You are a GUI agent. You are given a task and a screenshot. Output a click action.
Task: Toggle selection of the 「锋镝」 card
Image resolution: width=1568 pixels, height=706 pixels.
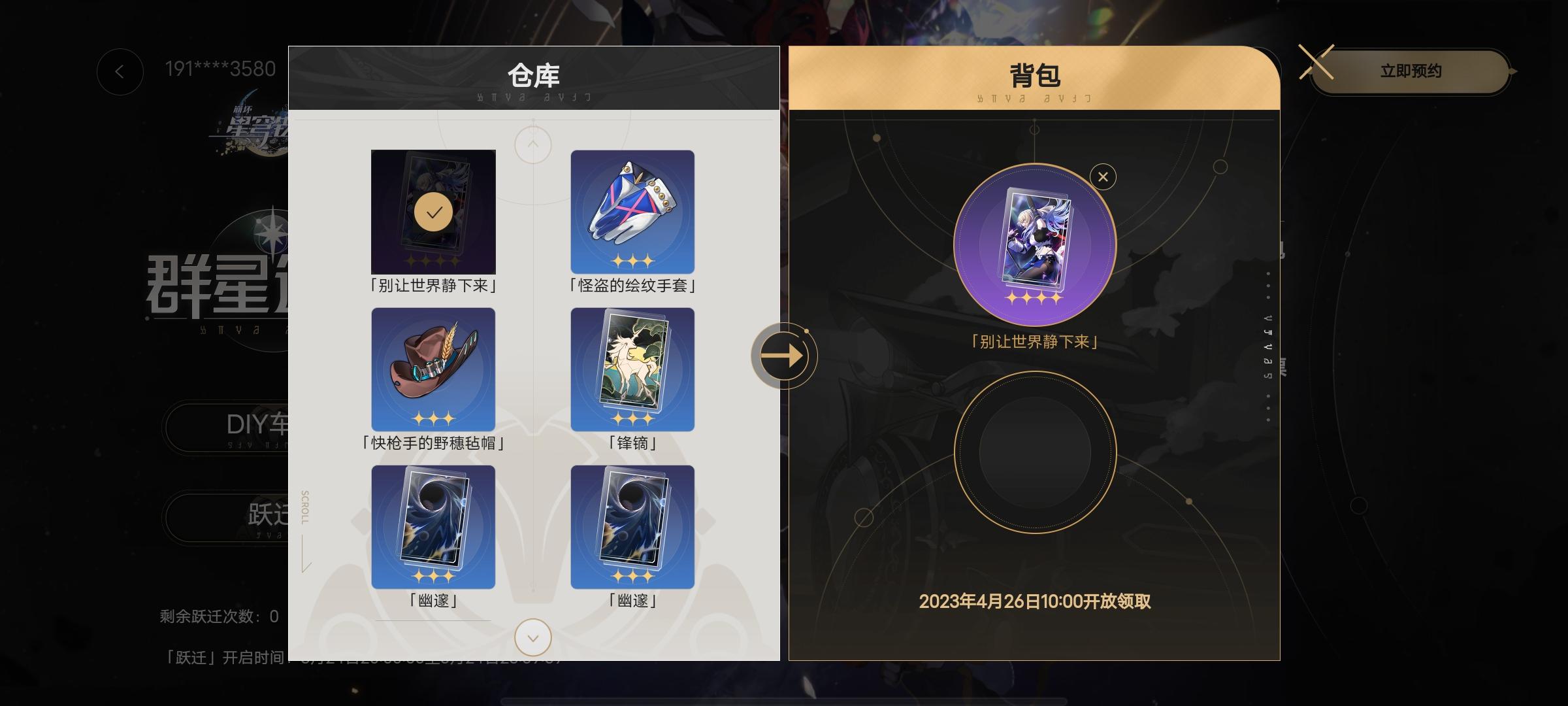point(631,368)
